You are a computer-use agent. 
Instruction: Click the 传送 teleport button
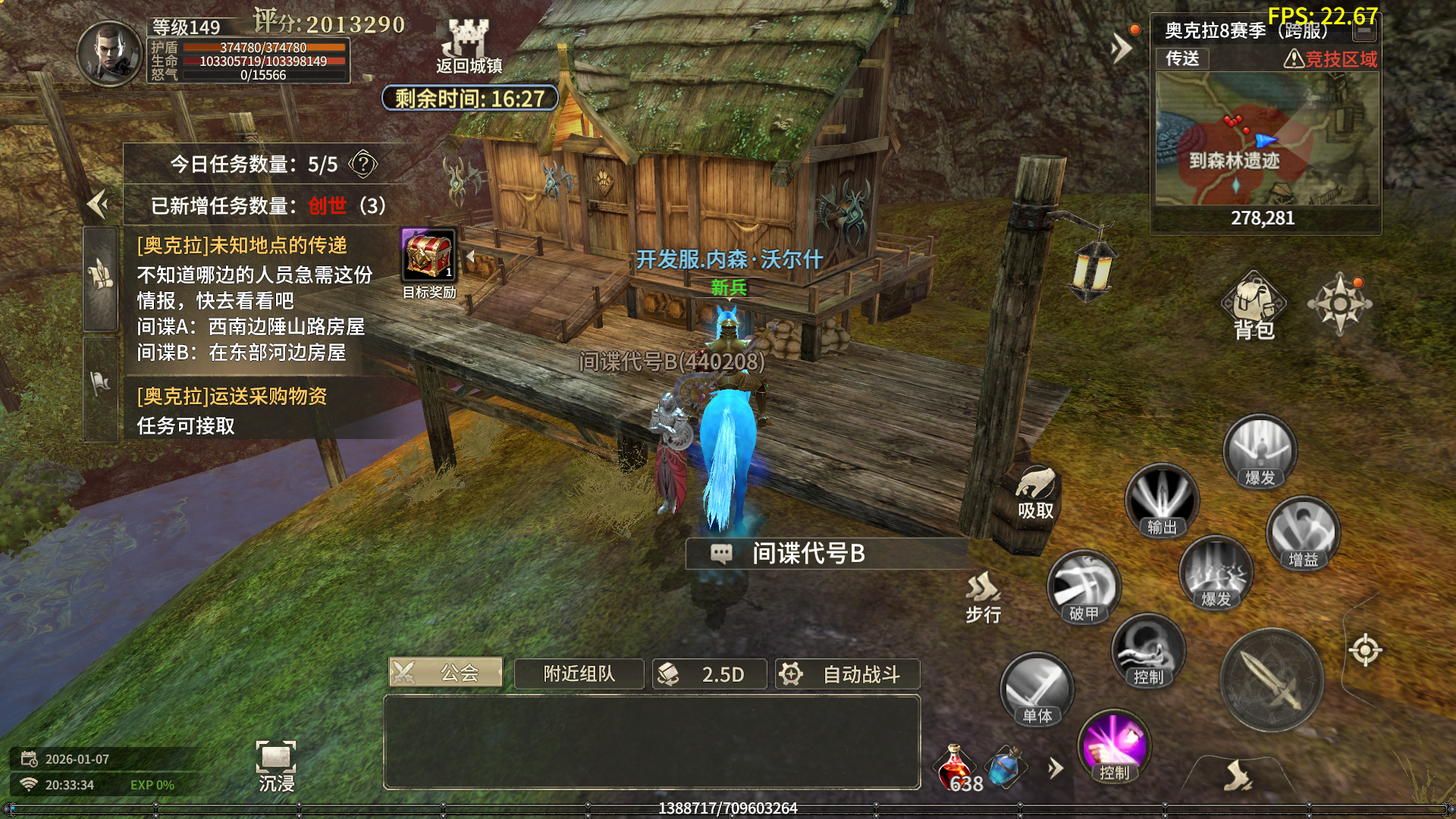1182,58
